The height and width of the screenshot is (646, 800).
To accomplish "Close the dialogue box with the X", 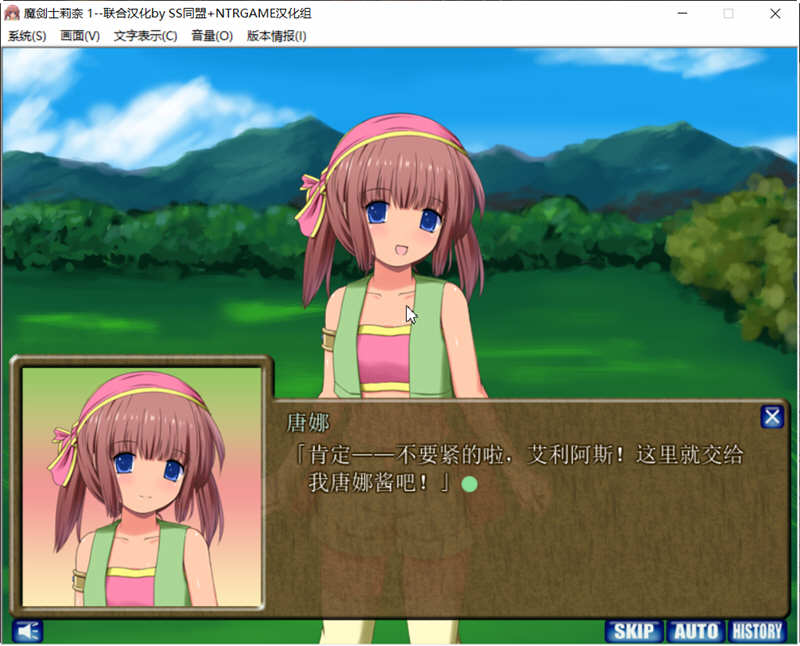I will point(772,417).
